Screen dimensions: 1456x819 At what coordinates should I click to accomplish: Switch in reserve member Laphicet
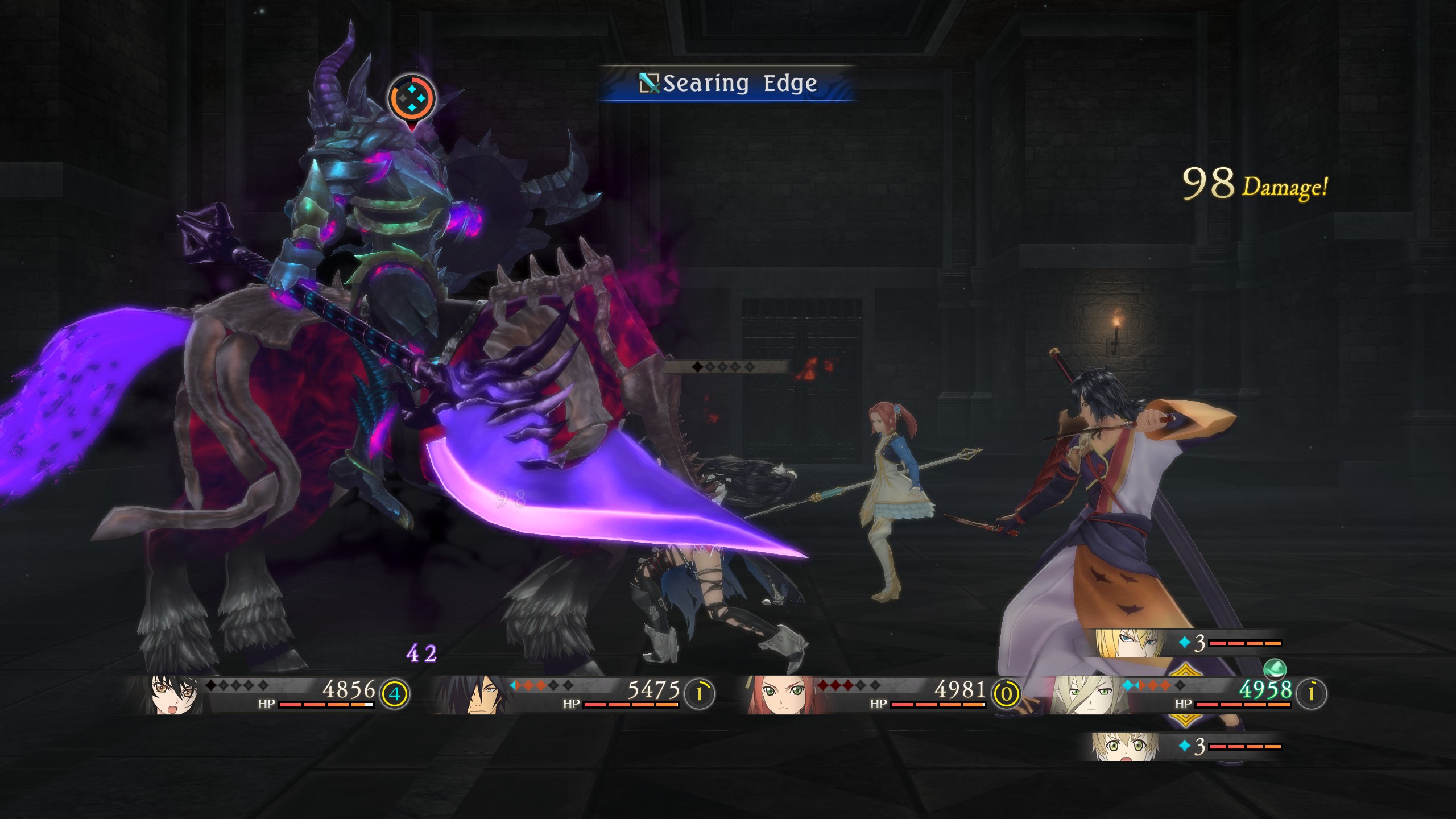1124,746
